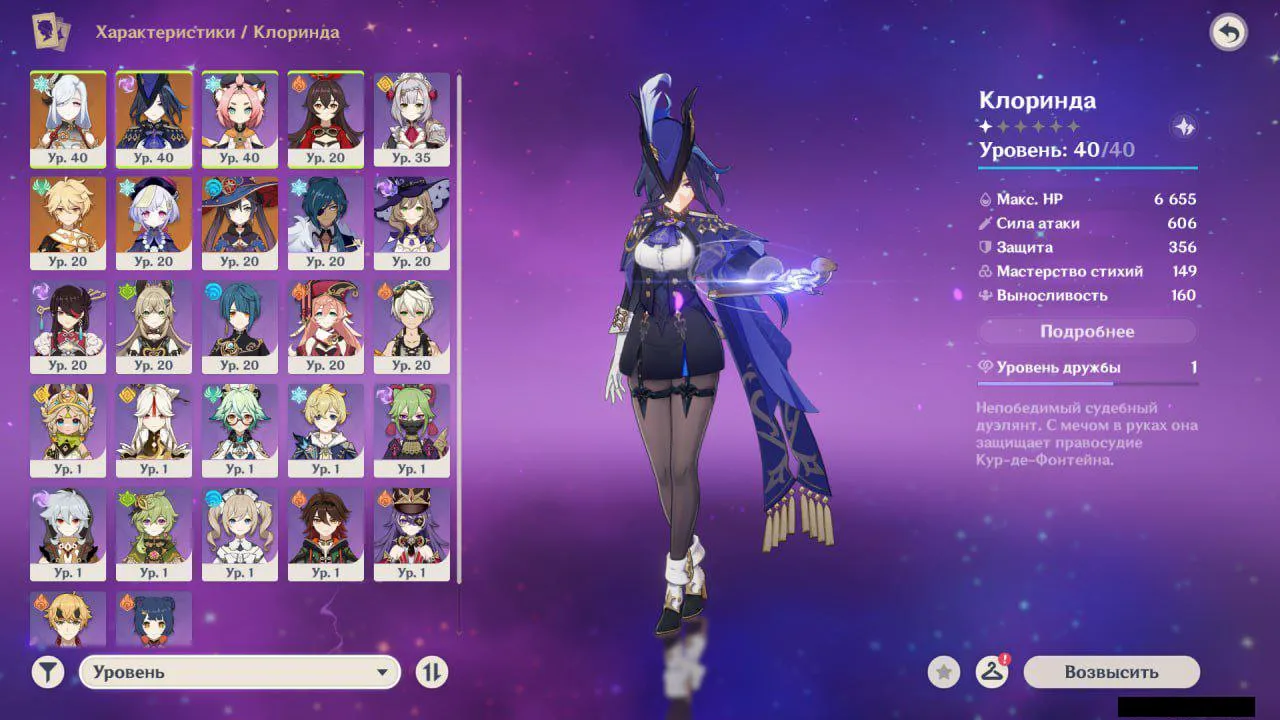Click the card stack icon next to the title
Image resolution: width=1280 pixels, height=720 pixels.
pyautogui.click(x=49, y=31)
